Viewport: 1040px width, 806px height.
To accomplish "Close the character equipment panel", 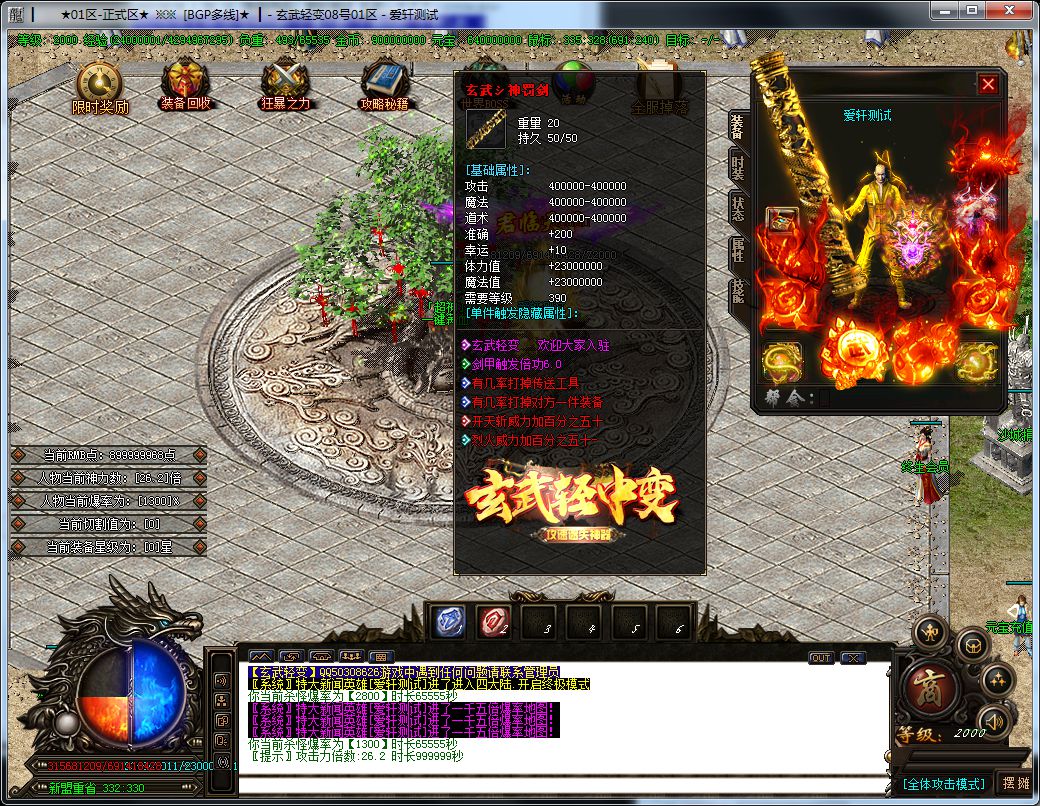I will click(x=988, y=85).
